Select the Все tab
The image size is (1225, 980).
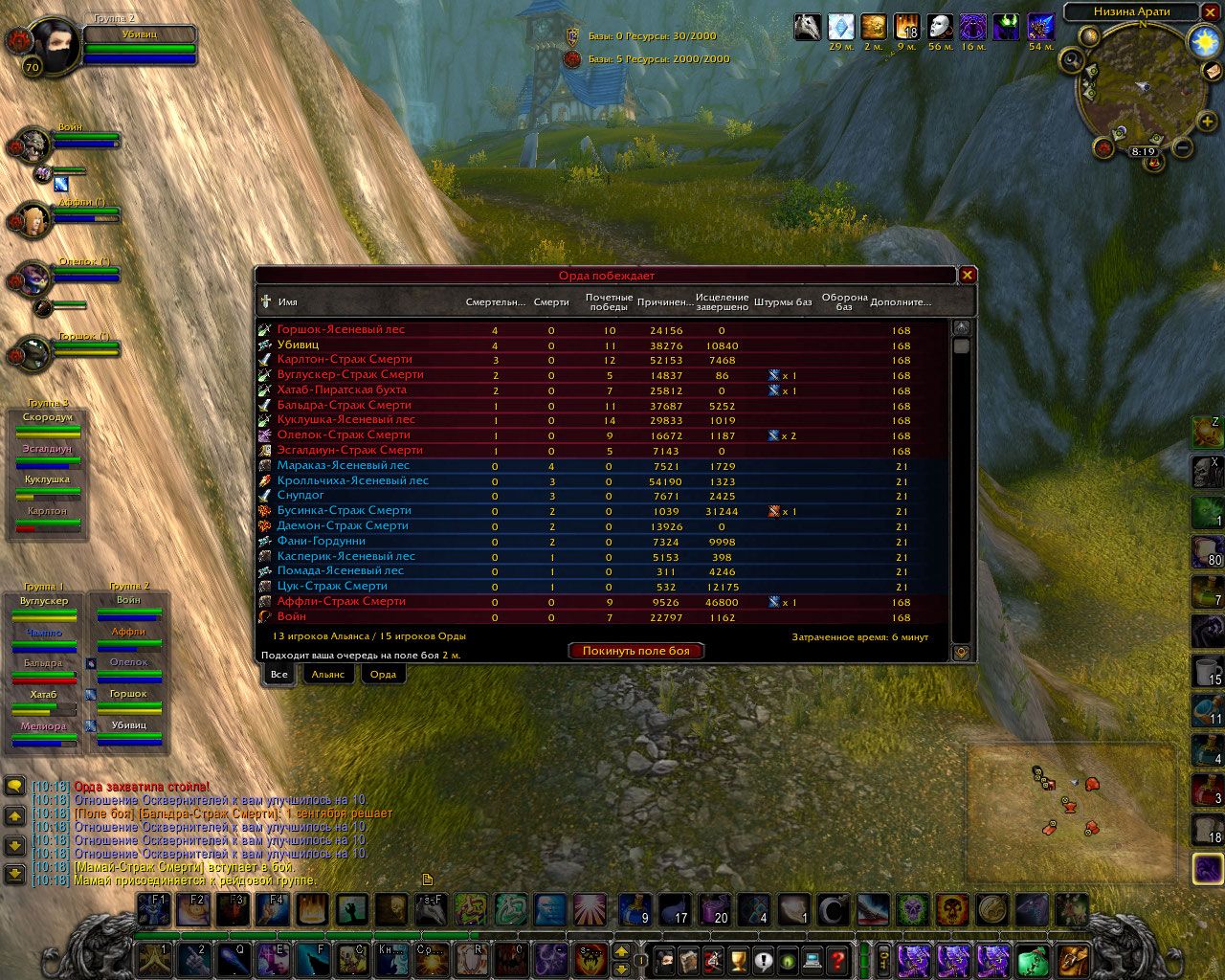[278, 675]
